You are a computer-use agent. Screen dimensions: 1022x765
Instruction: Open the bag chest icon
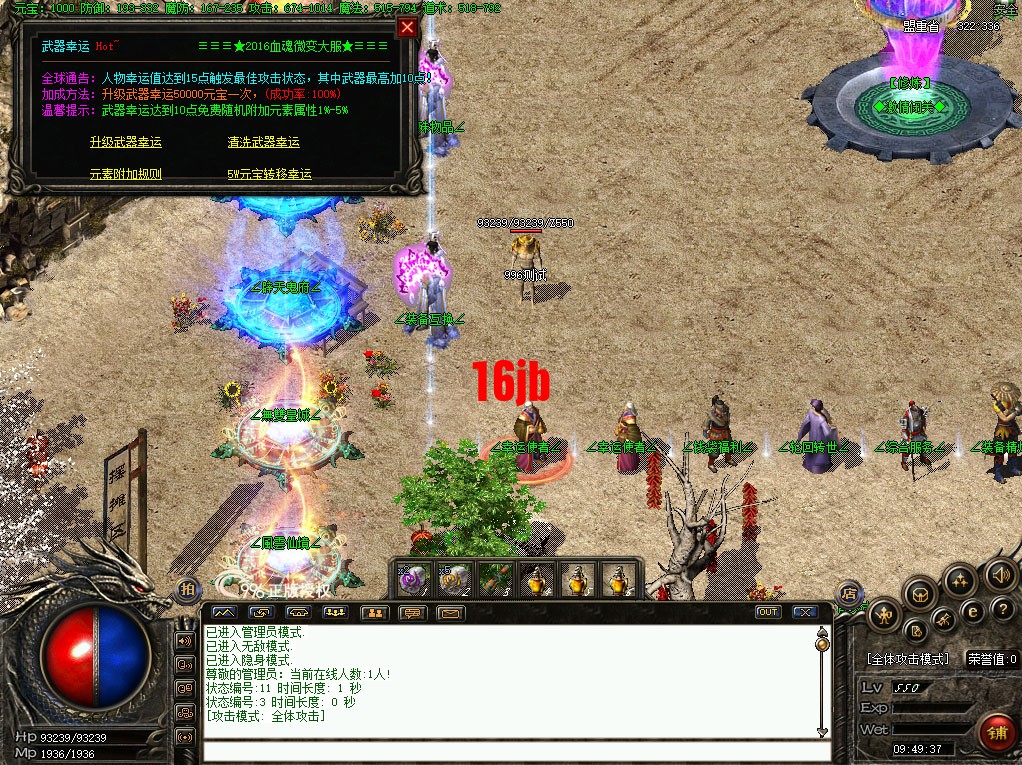(921, 595)
